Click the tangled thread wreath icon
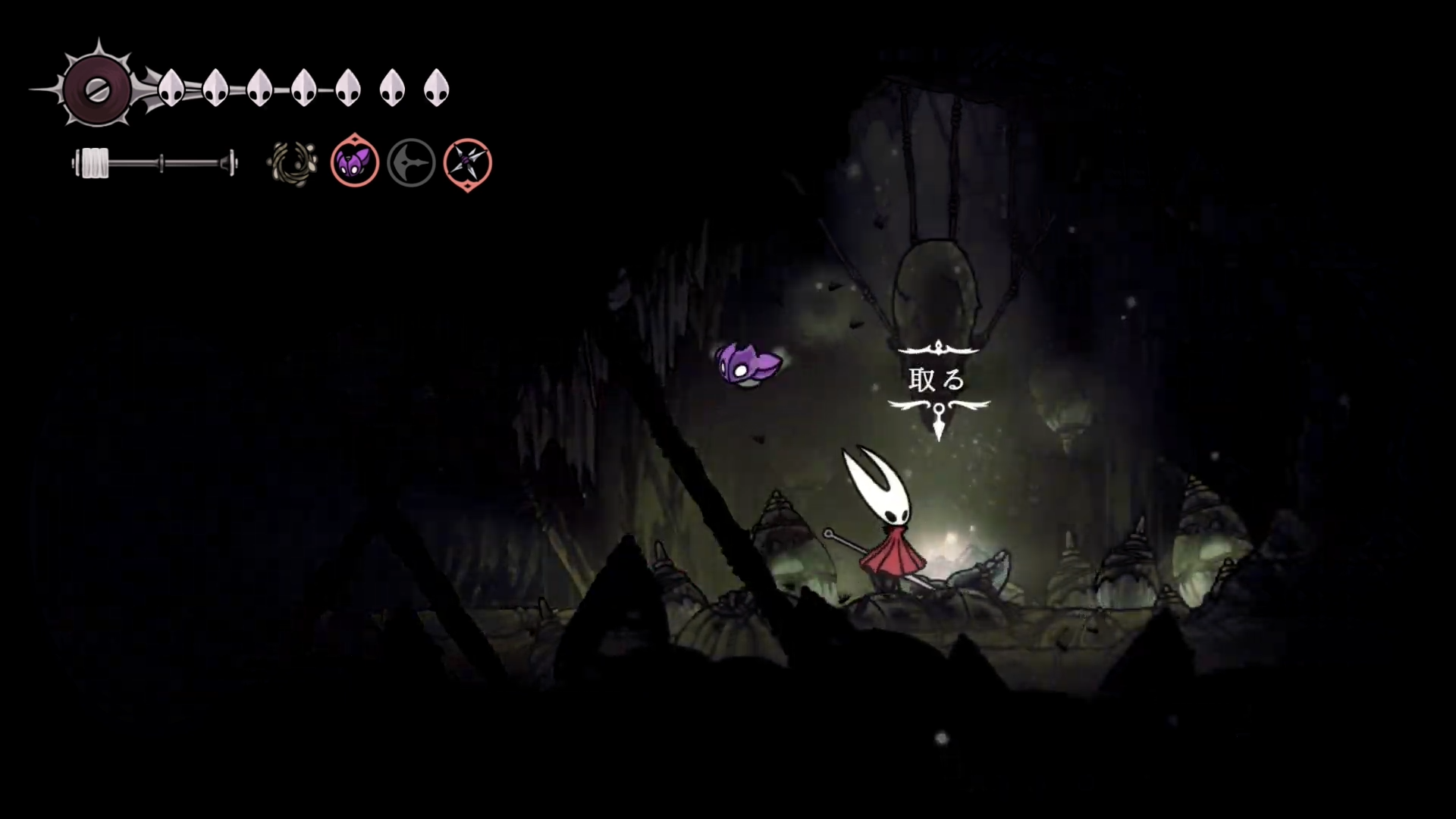1456x819 pixels. 293,163
